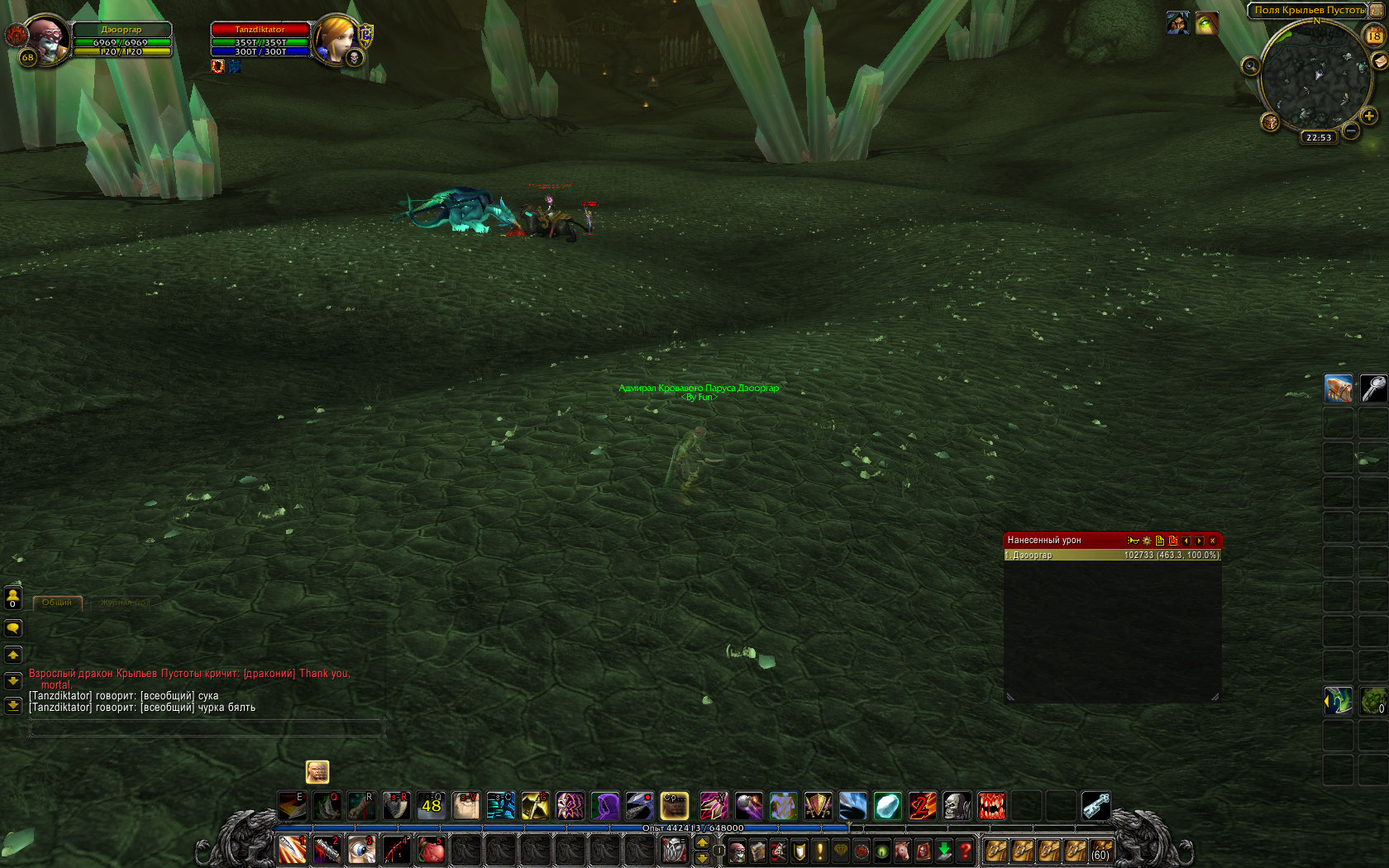This screenshot has height=868, width=1389.
Task: Open the chat speech bubble menu button
Action: pyautogui.click(x=13, y=628)
